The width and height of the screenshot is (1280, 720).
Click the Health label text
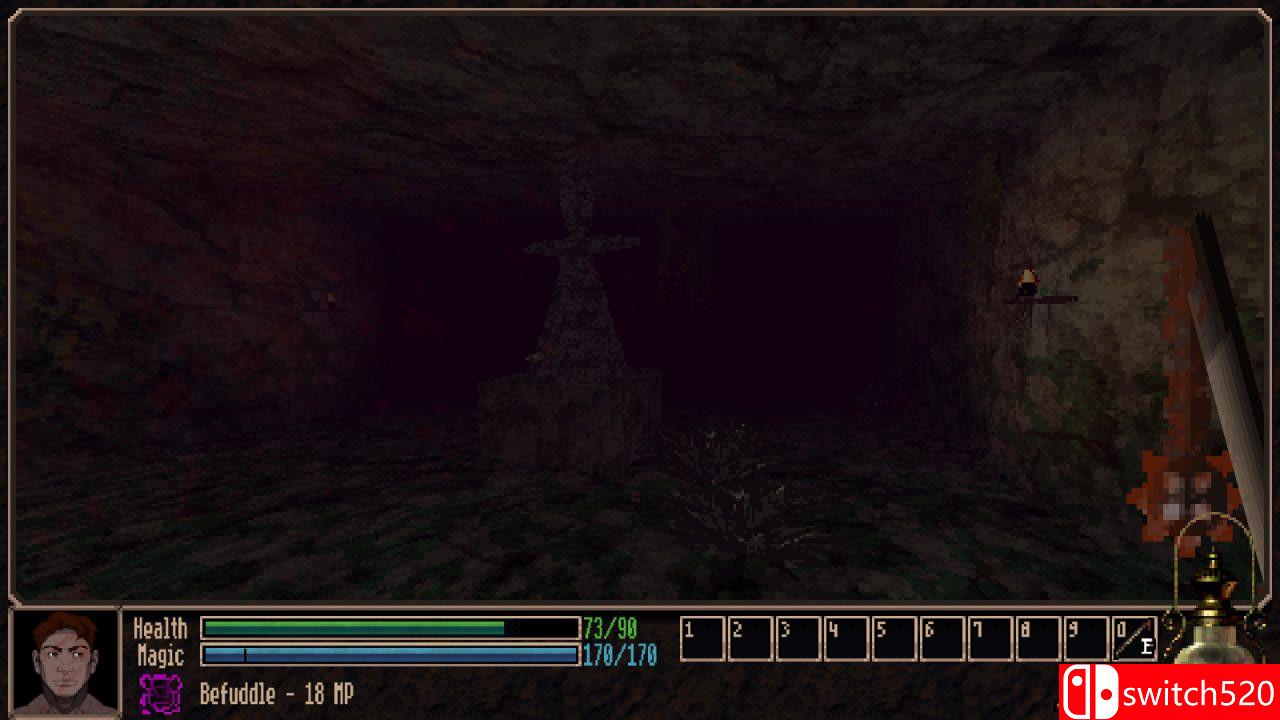tap(161, 628)
